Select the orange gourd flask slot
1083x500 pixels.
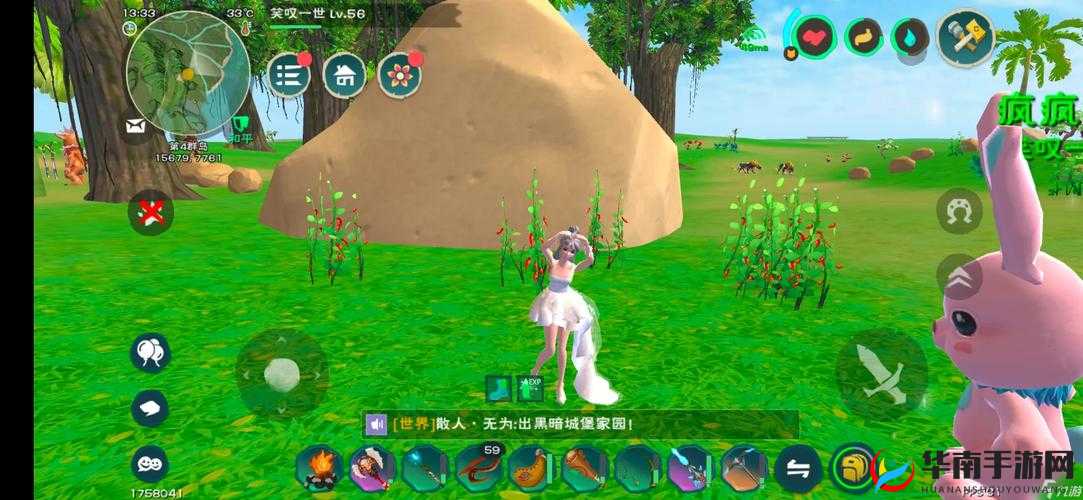coord(531,468)
